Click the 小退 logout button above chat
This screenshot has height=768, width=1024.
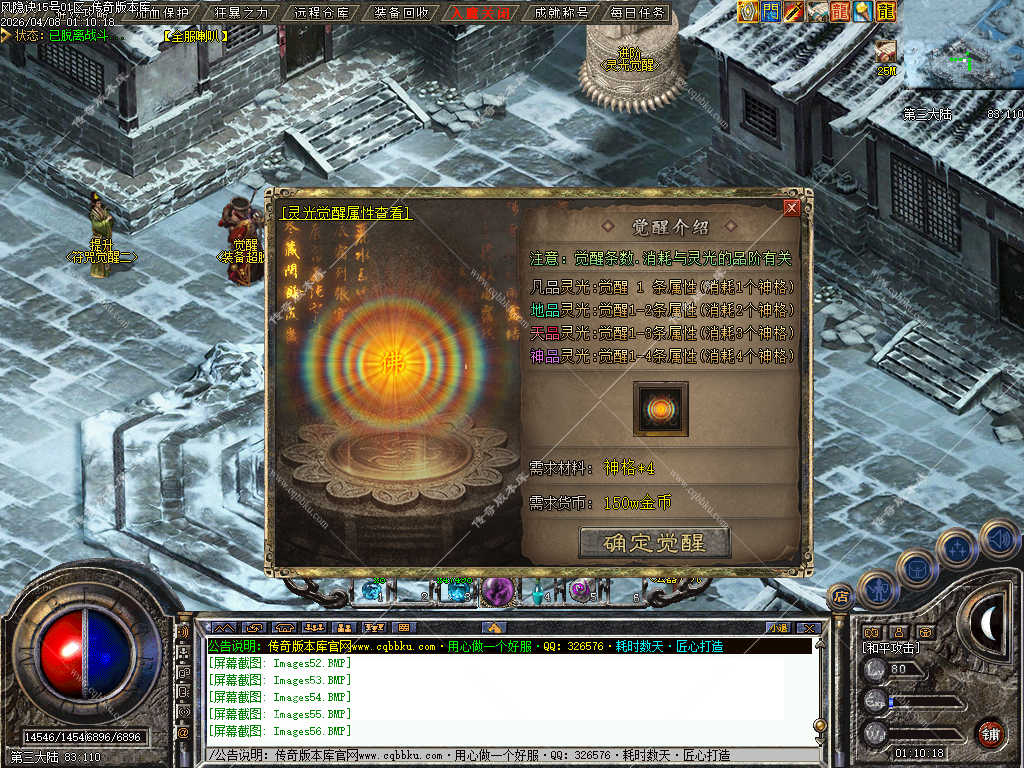778,627
